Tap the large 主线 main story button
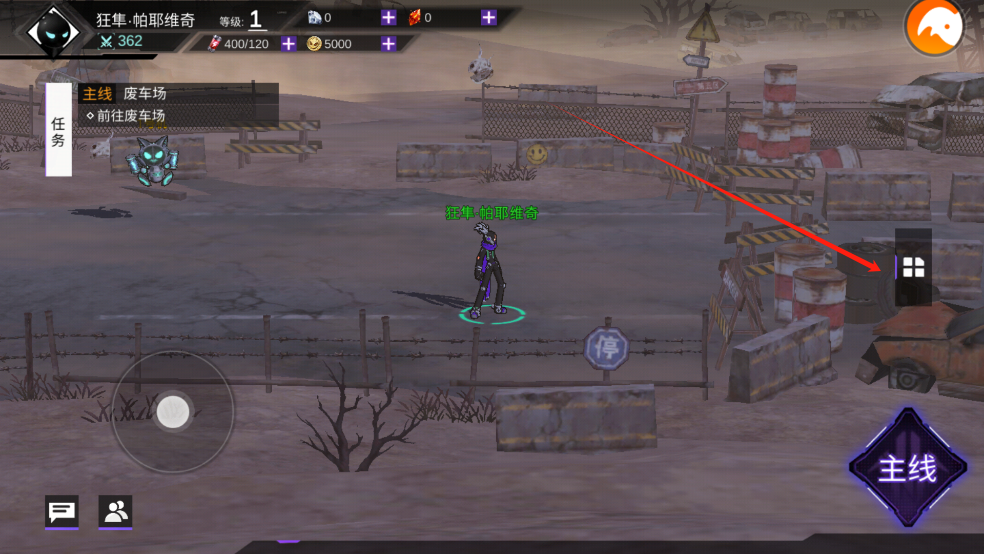The image size is (984, 554). coord(908,468)
